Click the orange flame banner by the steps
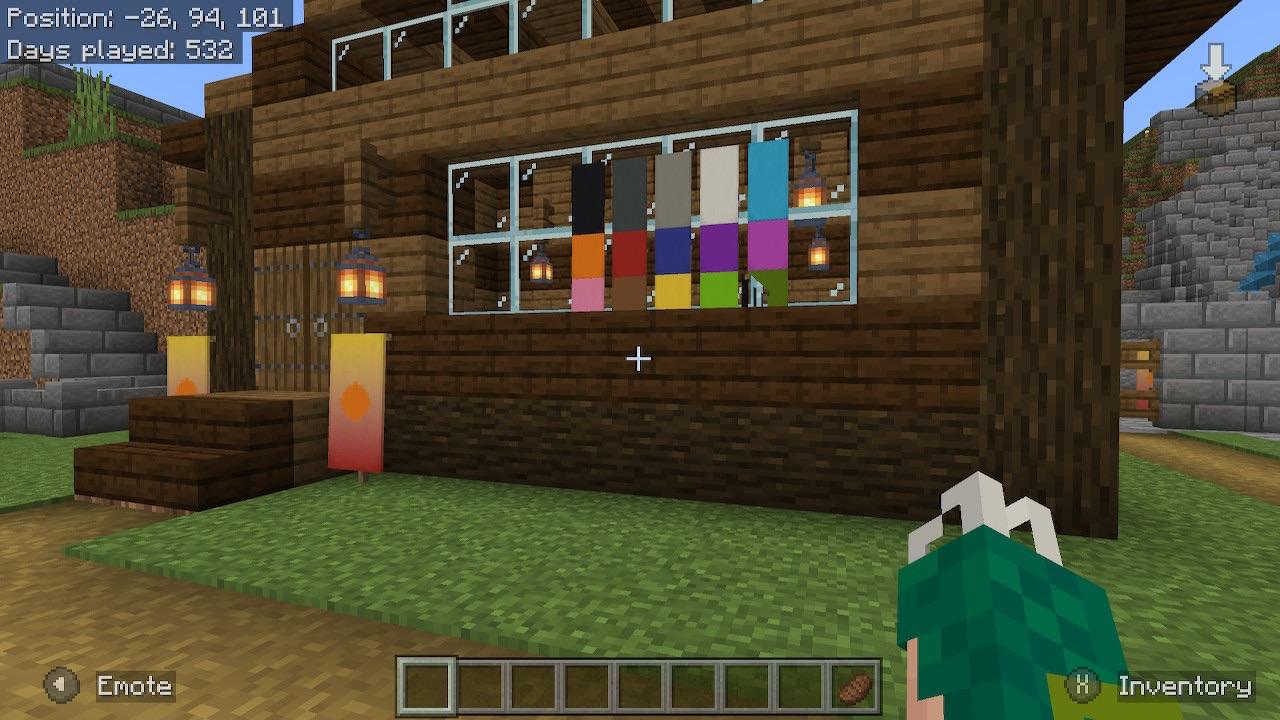The width and height of the screenshot is (1280, 720). [x=356, y=400]
